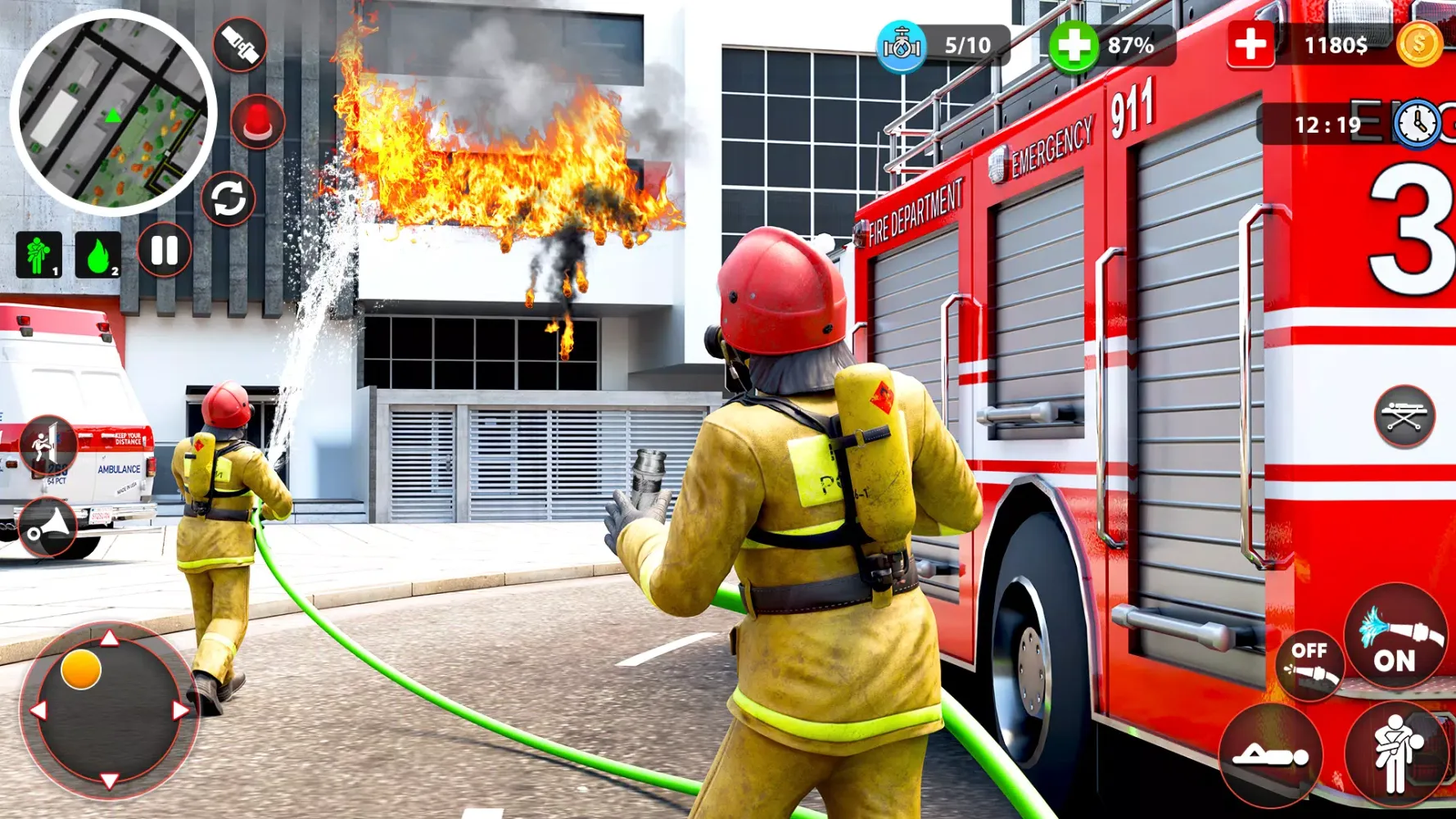Image resolution: width=1456 pixels, height=819 pixels.
Task: Sound the horn with the megaphone button
Action: pos(47,524)
